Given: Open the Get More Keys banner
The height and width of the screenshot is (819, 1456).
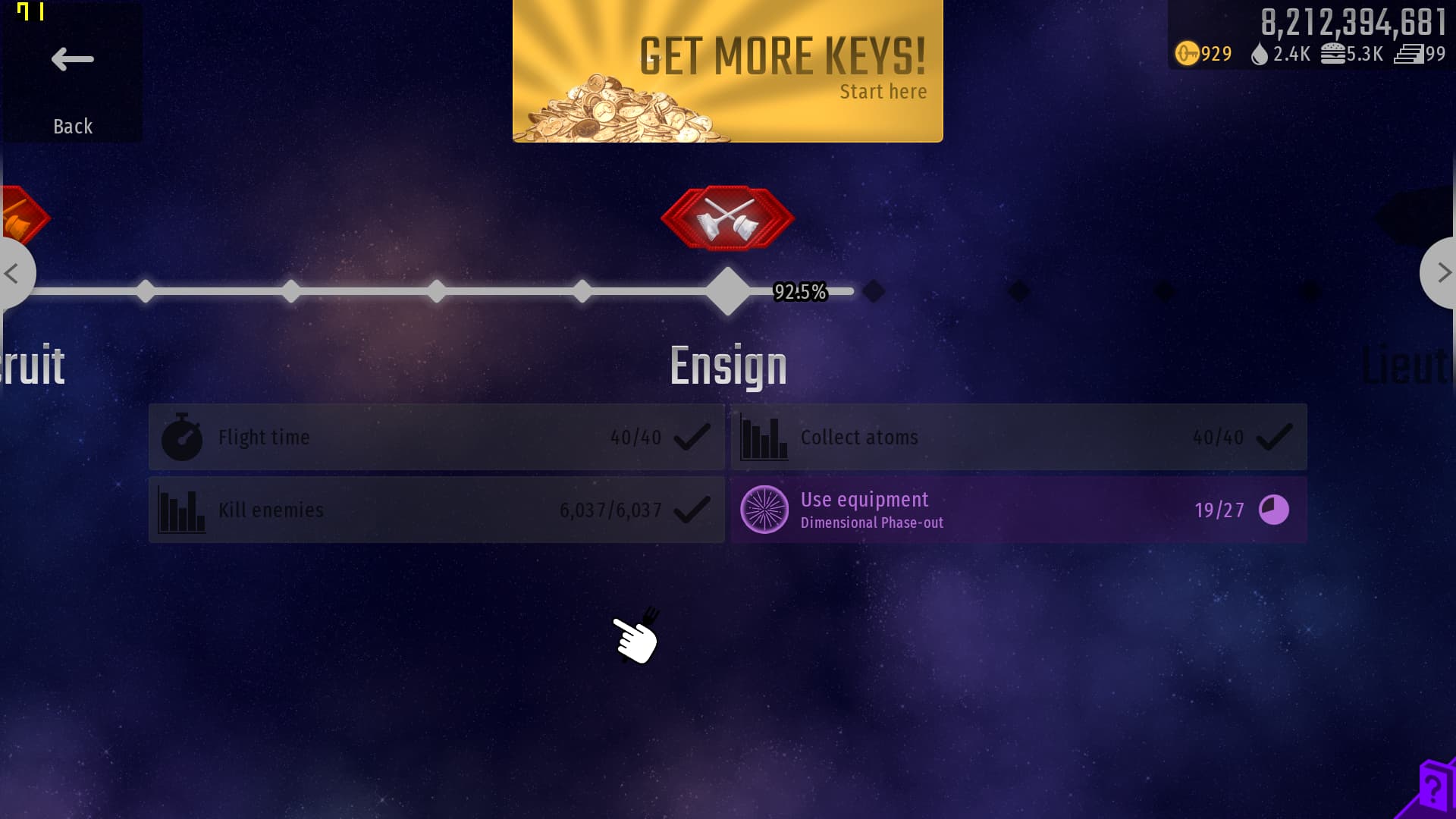Looking at the screenshot, I should tap(727, 71).
